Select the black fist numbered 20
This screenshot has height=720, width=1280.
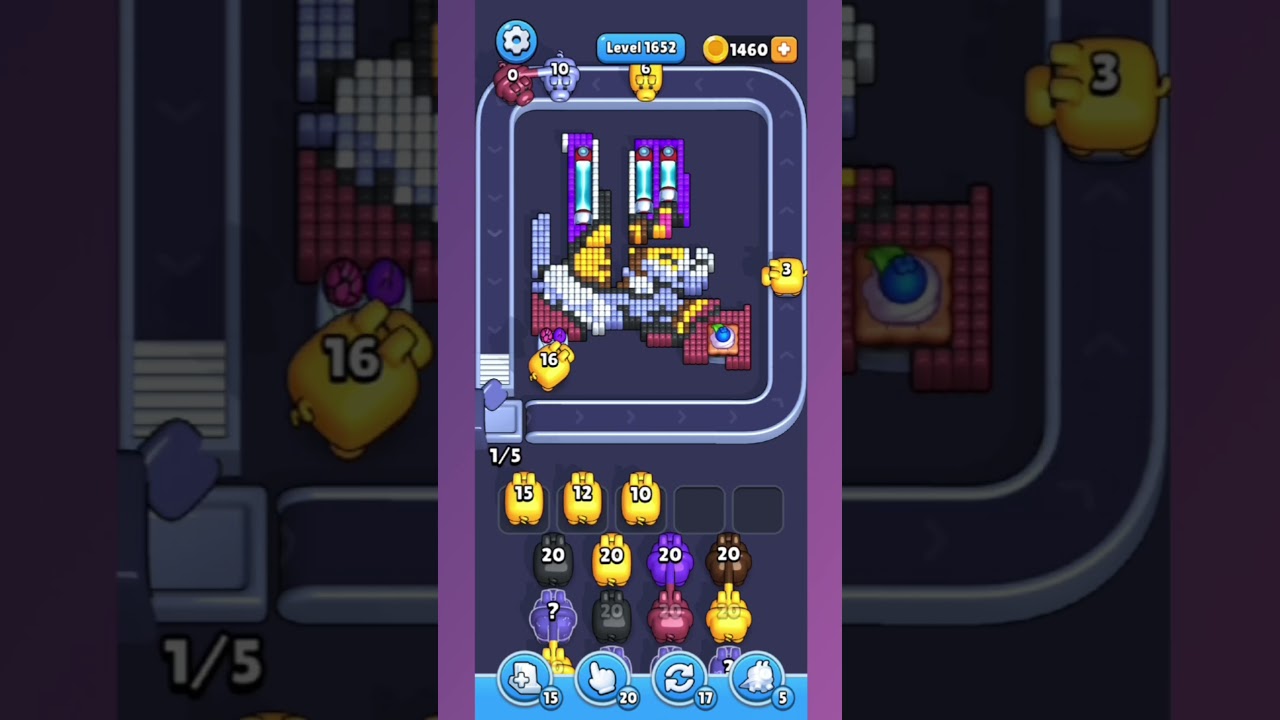[x=553, y=560]
